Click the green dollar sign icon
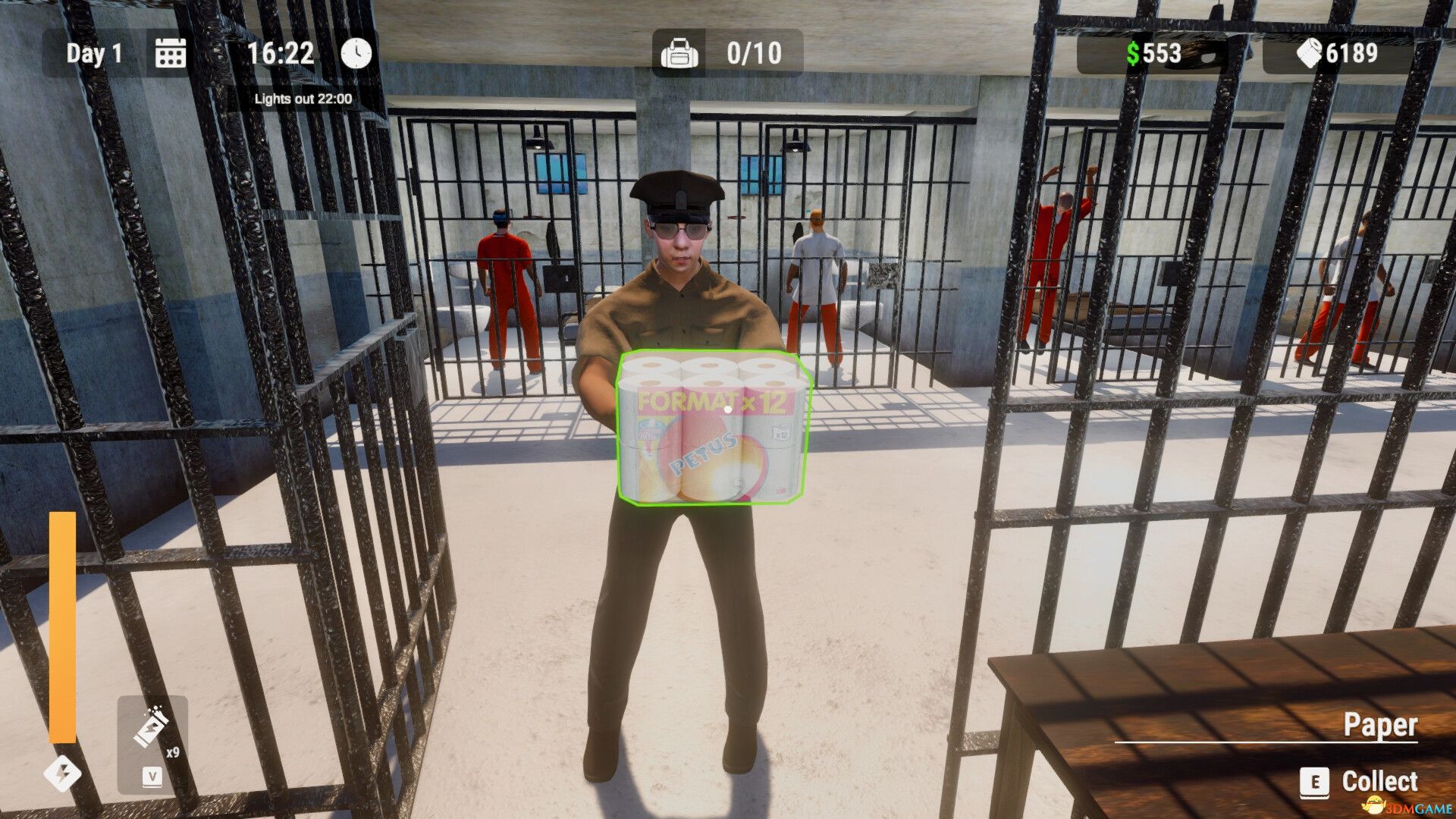This screenshot has width=1456, height=819. (1132, 53)
